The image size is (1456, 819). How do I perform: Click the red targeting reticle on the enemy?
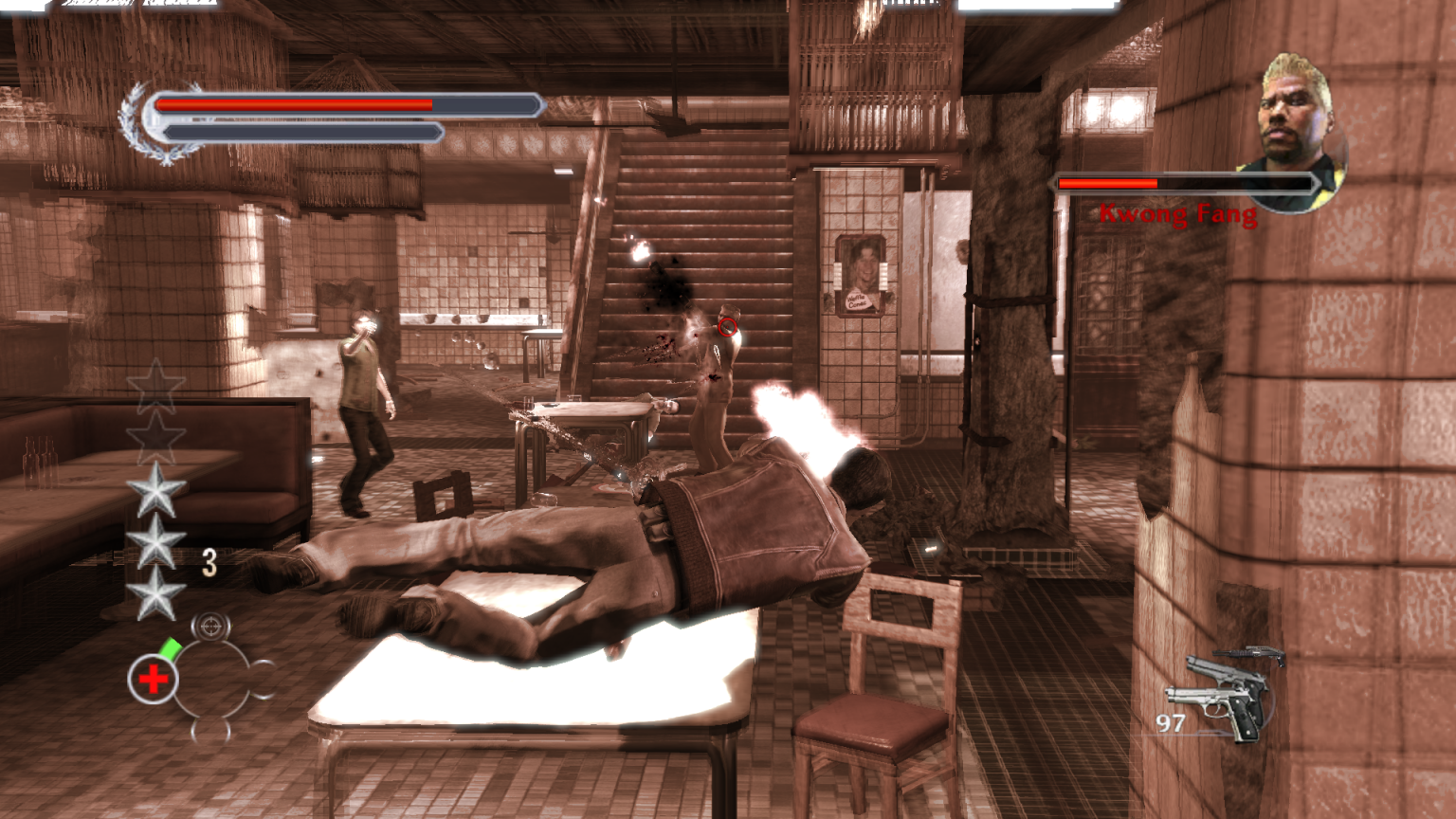(726, 327)
